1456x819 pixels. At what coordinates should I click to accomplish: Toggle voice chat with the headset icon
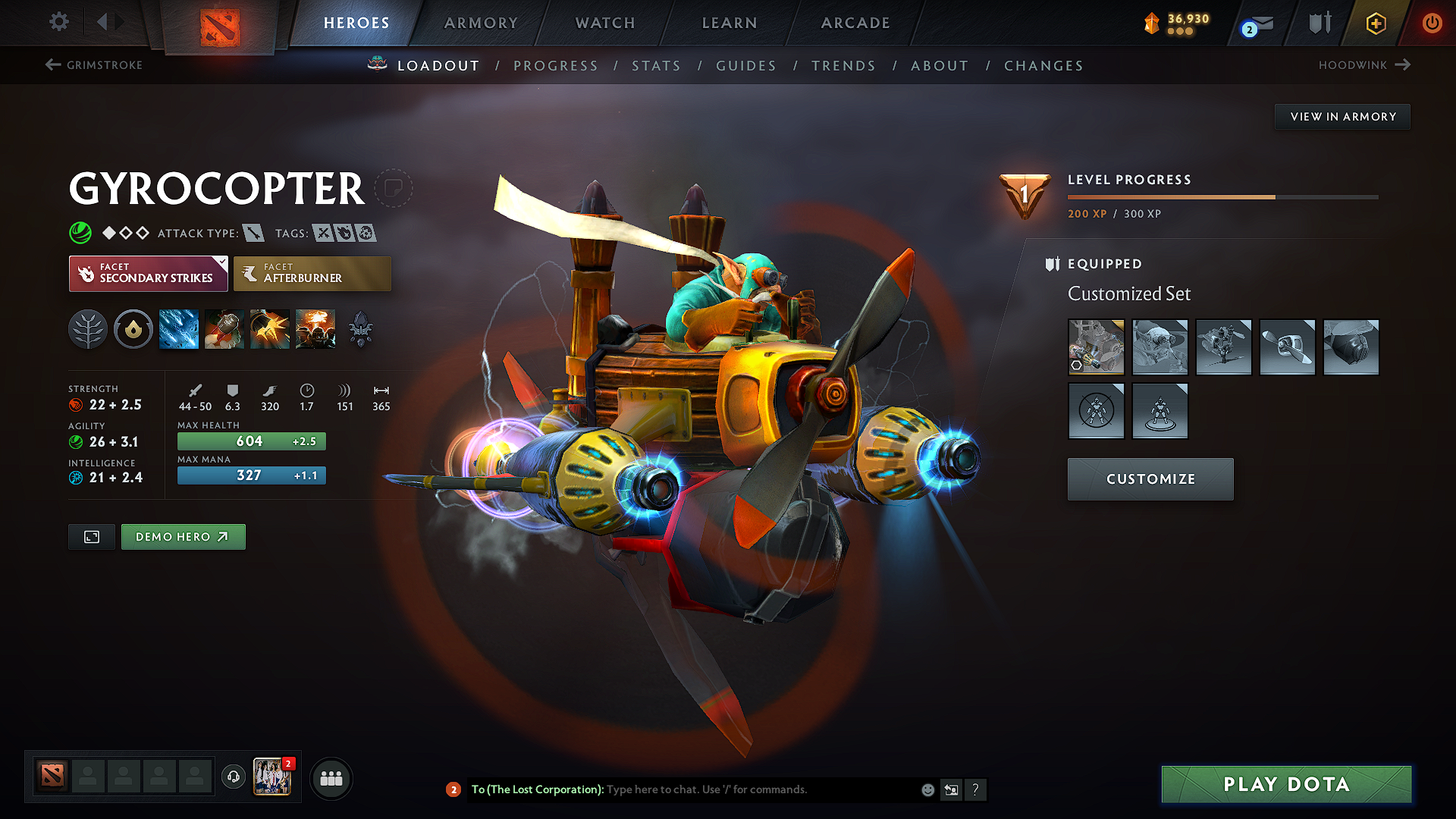[233, 778]
